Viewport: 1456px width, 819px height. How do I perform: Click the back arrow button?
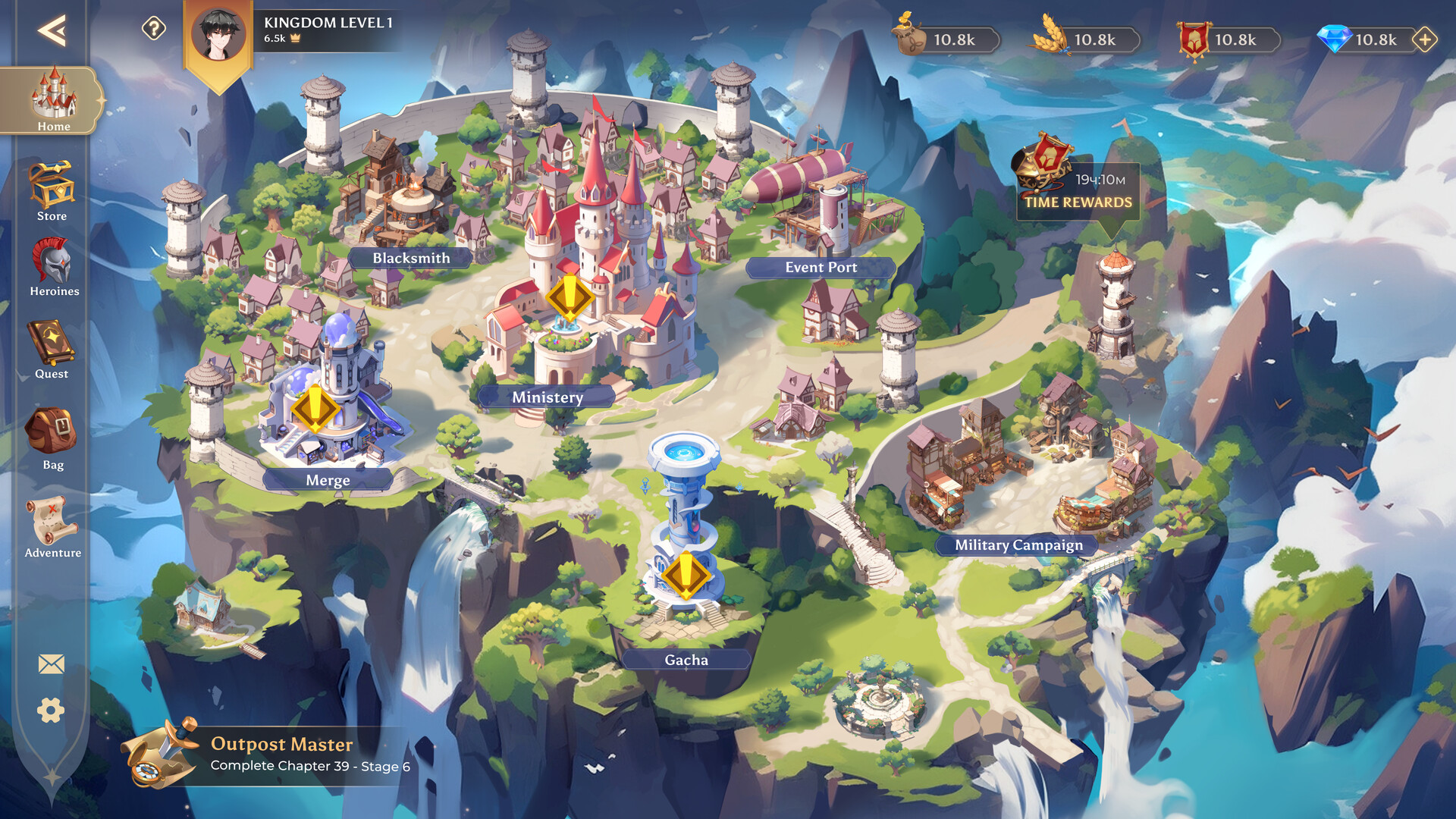click(52, 30)
